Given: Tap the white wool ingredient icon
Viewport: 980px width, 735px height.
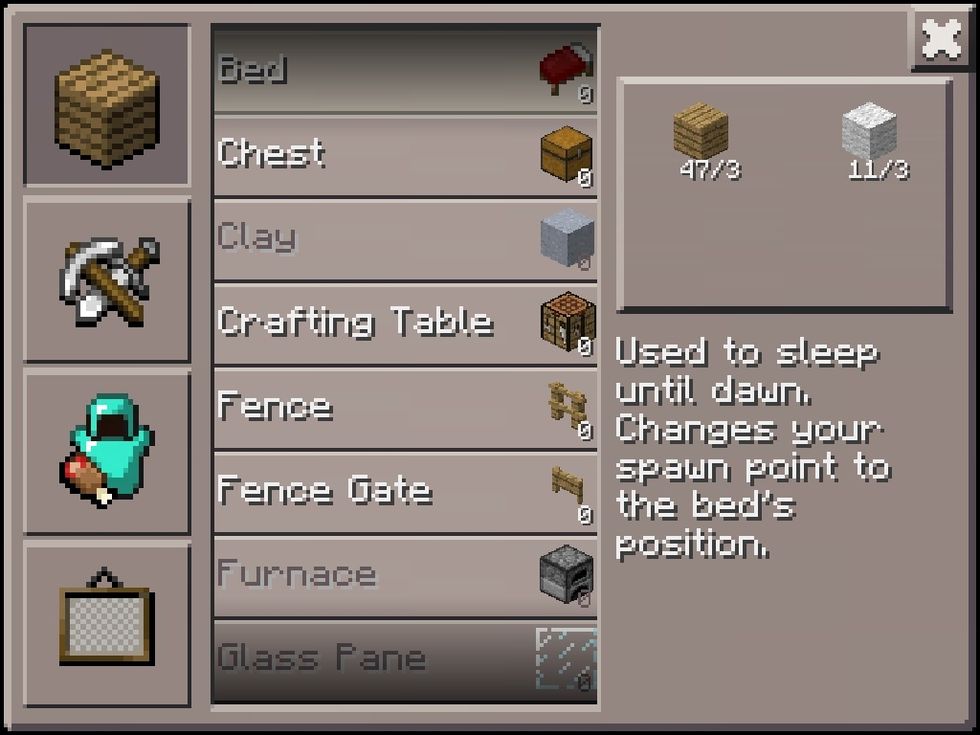Looking at the screenshot, I should (868, 130).
